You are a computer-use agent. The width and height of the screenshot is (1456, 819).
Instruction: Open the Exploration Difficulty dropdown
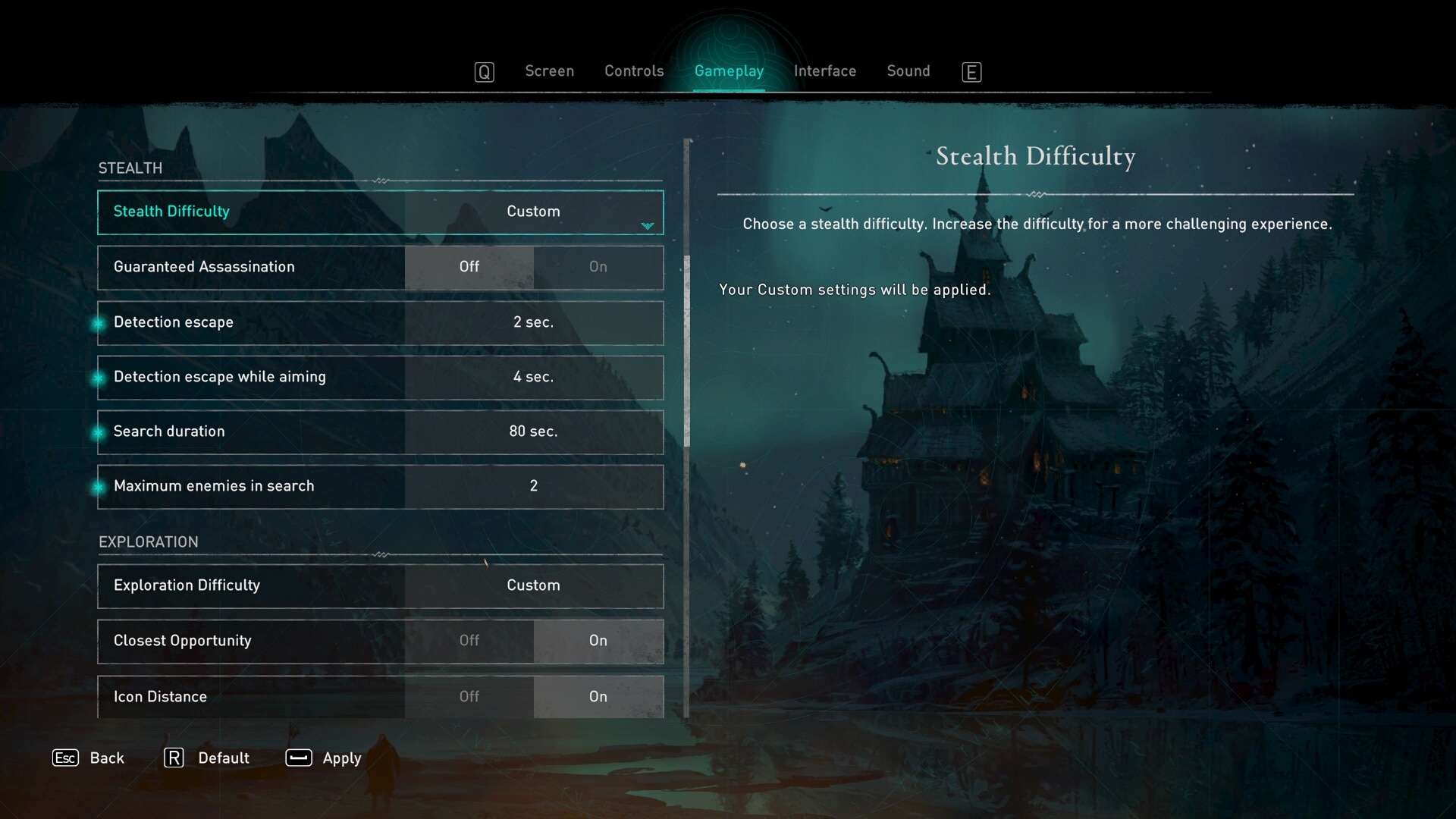[x=533, y=585]
